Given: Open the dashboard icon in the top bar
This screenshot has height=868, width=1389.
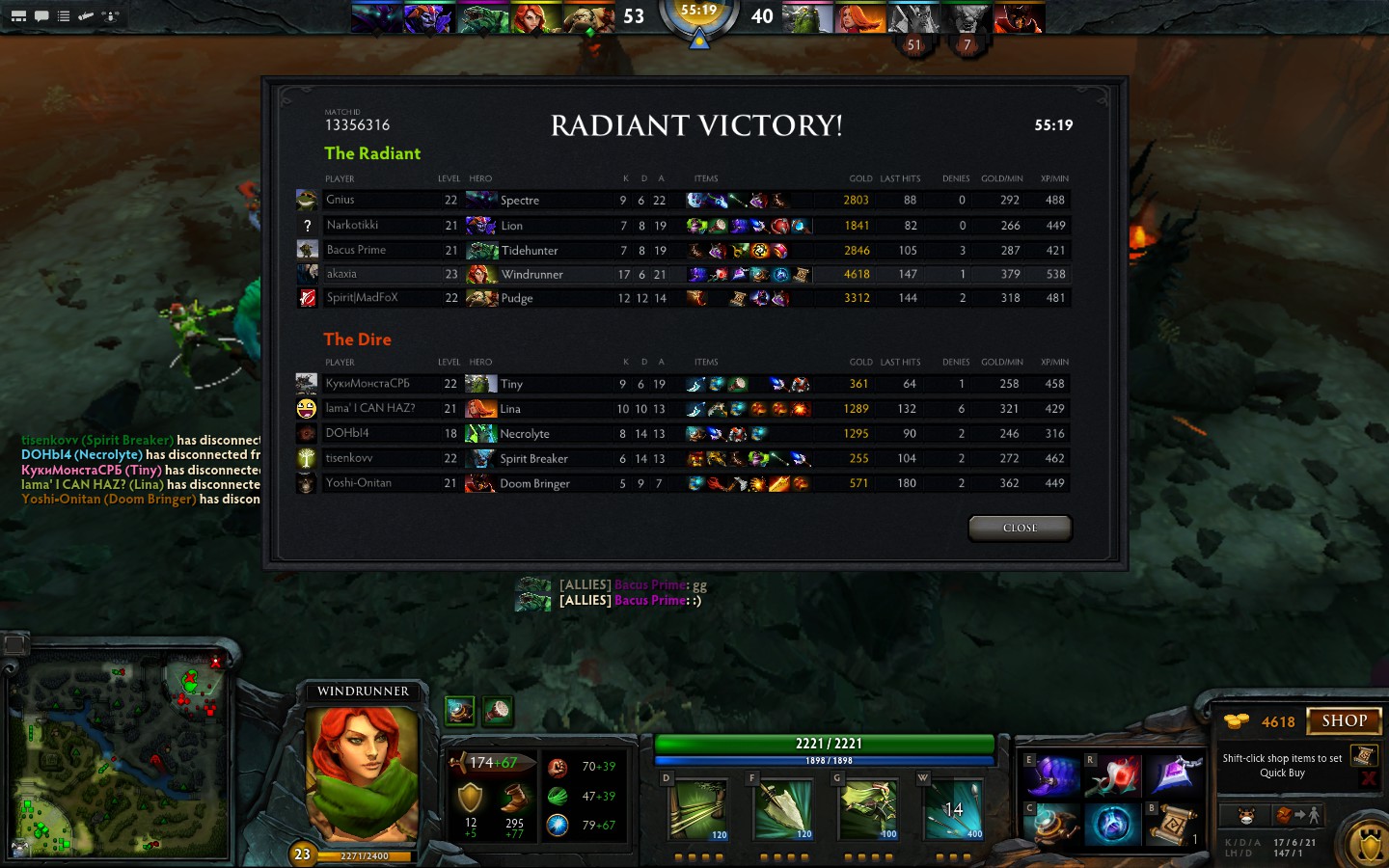Looking at the screenshot, I should click(18, 15).
